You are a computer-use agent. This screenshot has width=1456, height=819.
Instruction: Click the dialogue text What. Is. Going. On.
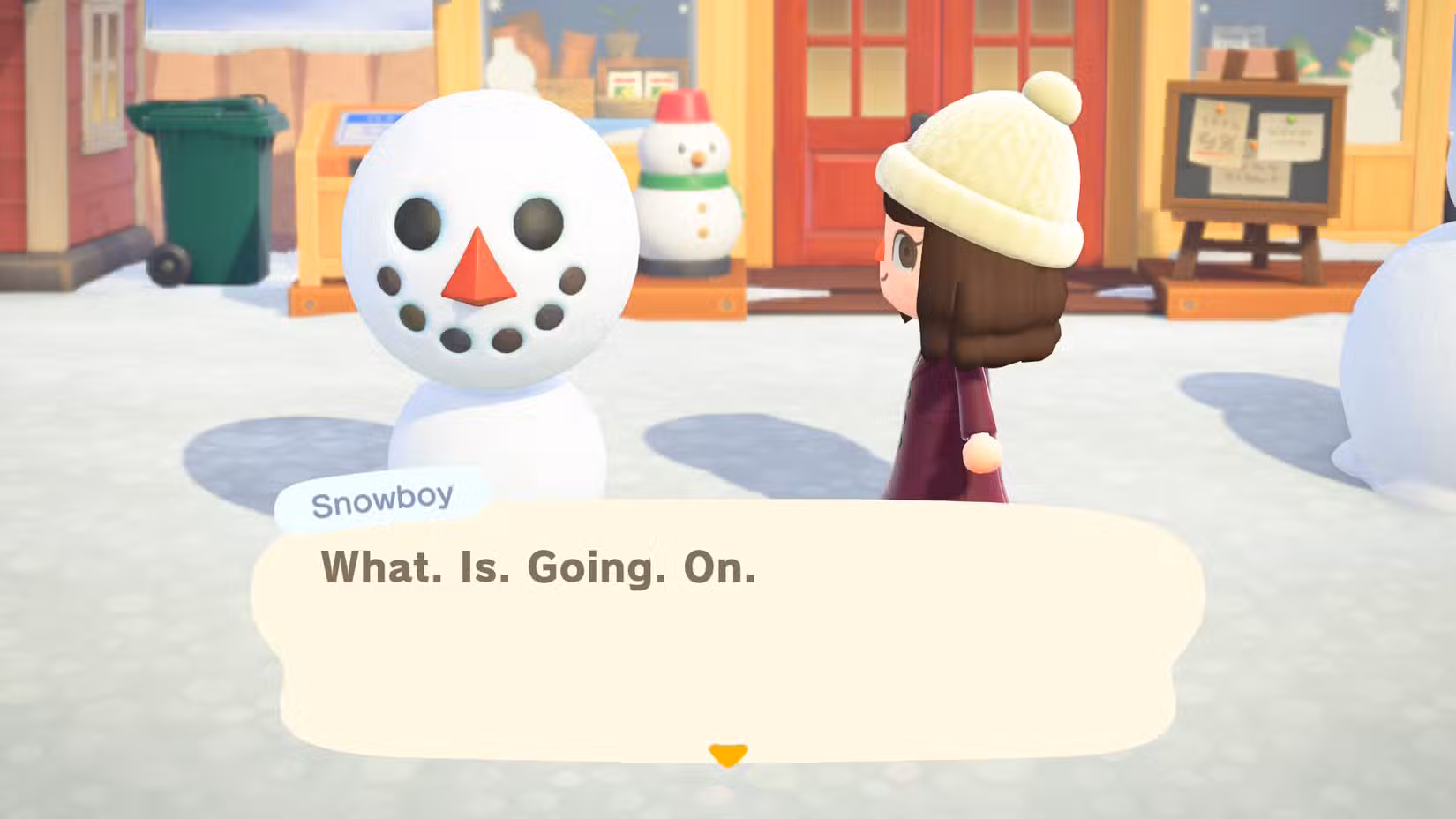click(538, 569)
